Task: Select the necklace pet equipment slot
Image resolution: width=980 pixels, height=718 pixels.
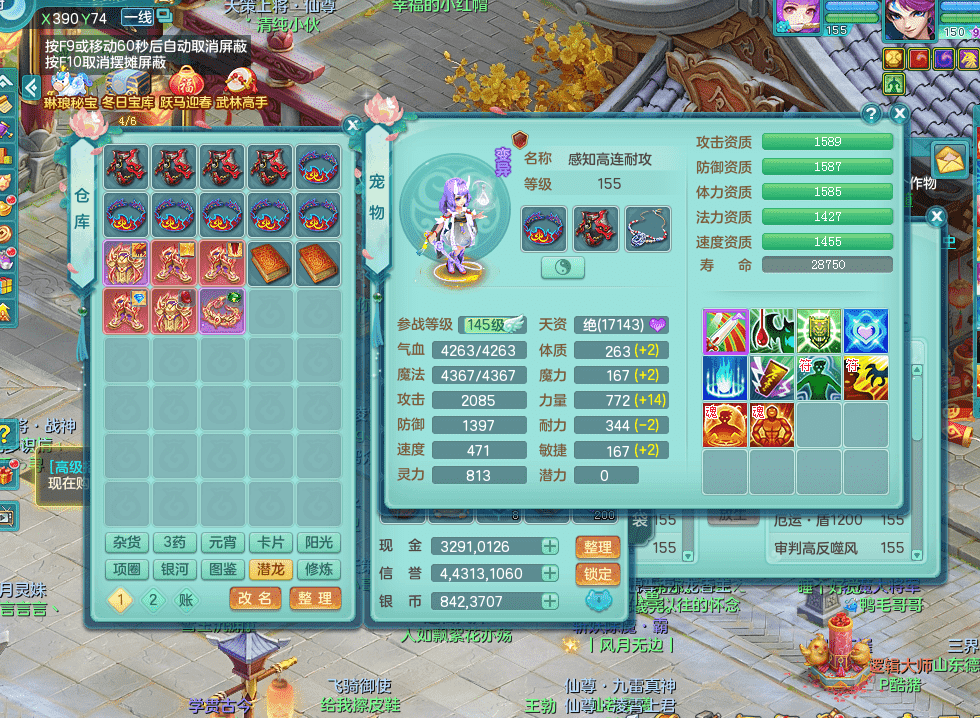Action: pyautogui.click(x=648, y=228)
